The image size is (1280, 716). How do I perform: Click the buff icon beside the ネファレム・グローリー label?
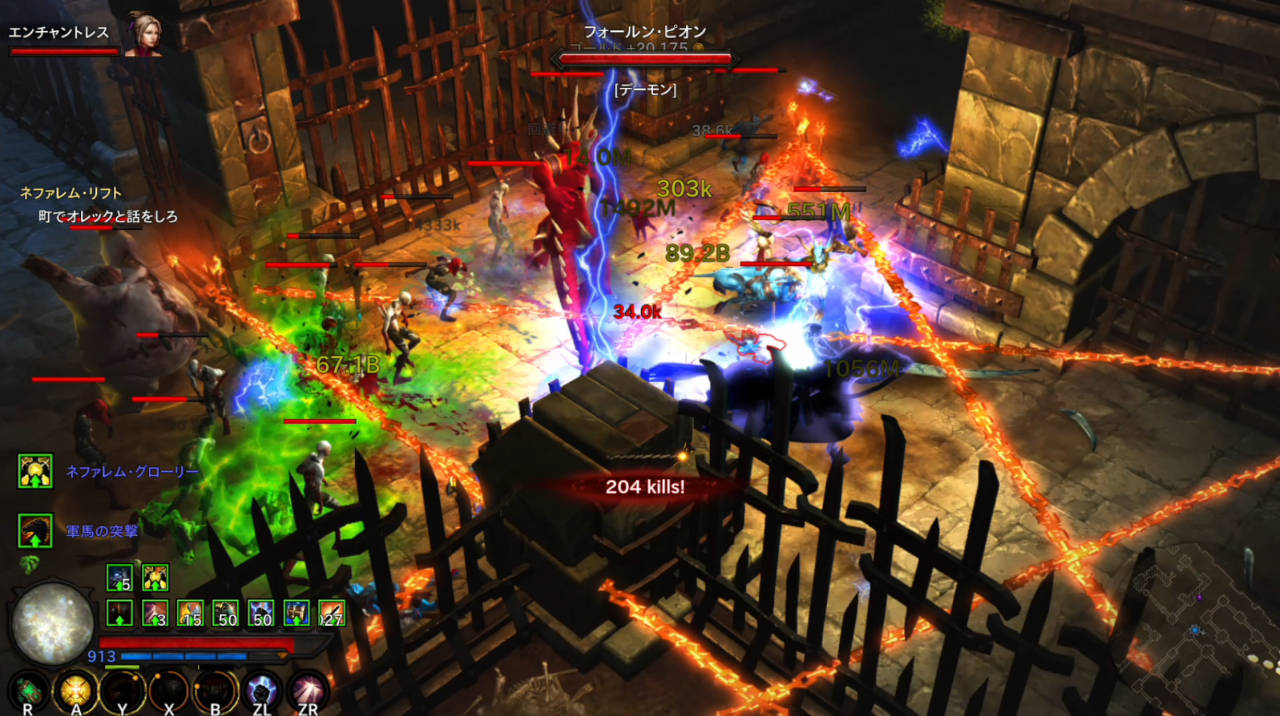(35, 471)
